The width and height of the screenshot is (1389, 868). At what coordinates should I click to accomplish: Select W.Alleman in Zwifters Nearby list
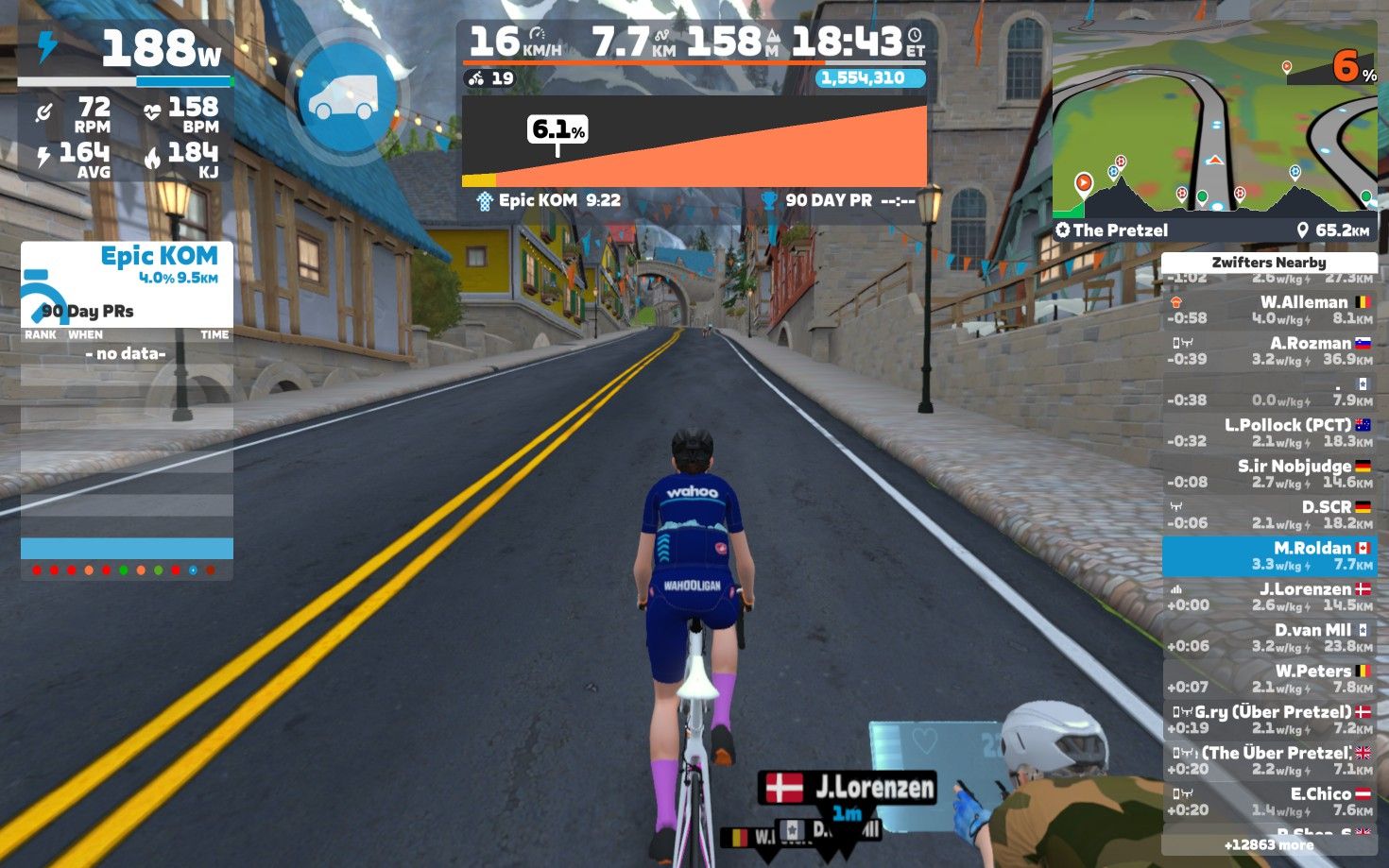[1269, 310]
